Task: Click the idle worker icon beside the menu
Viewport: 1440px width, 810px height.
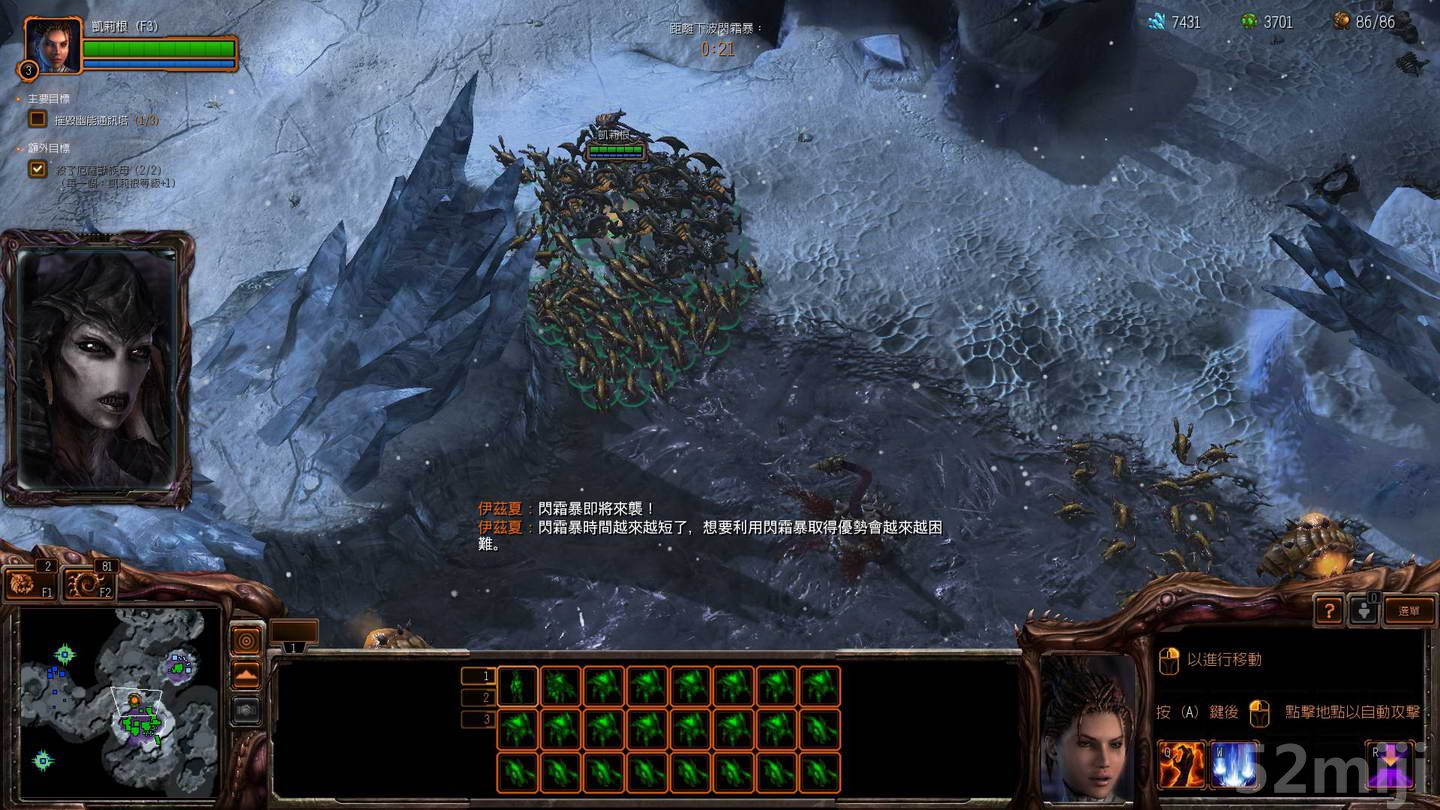Action: tap(1366, 610)
